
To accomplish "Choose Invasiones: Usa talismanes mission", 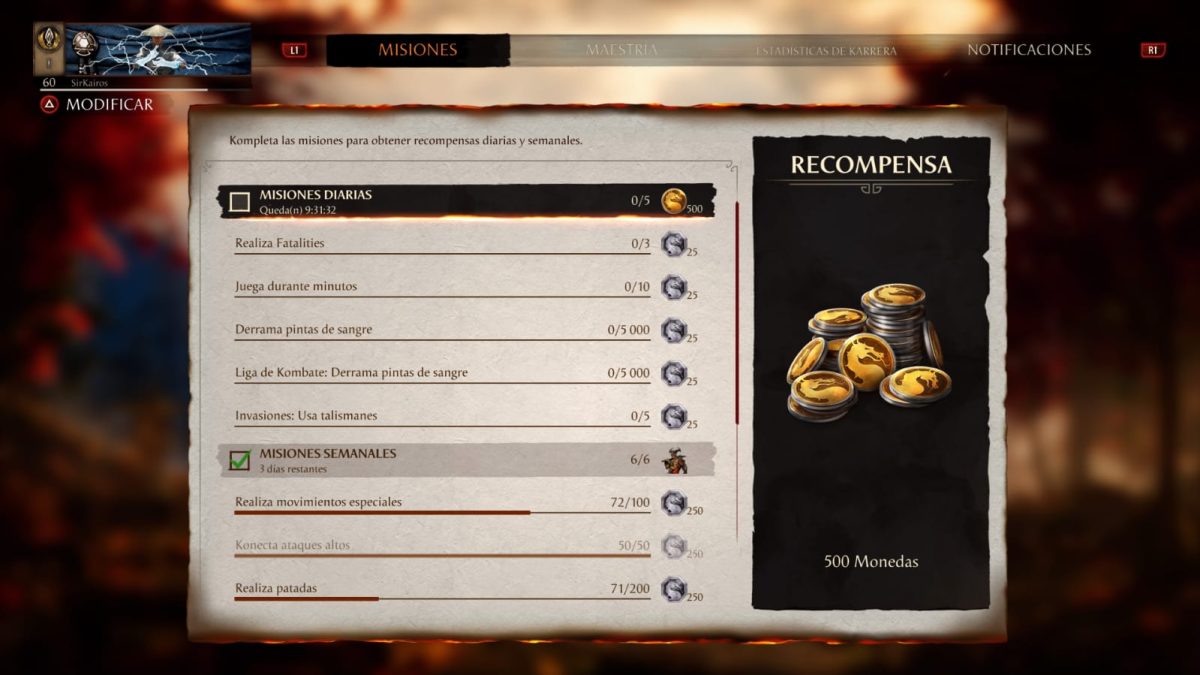I will click(x=440, y=416).
